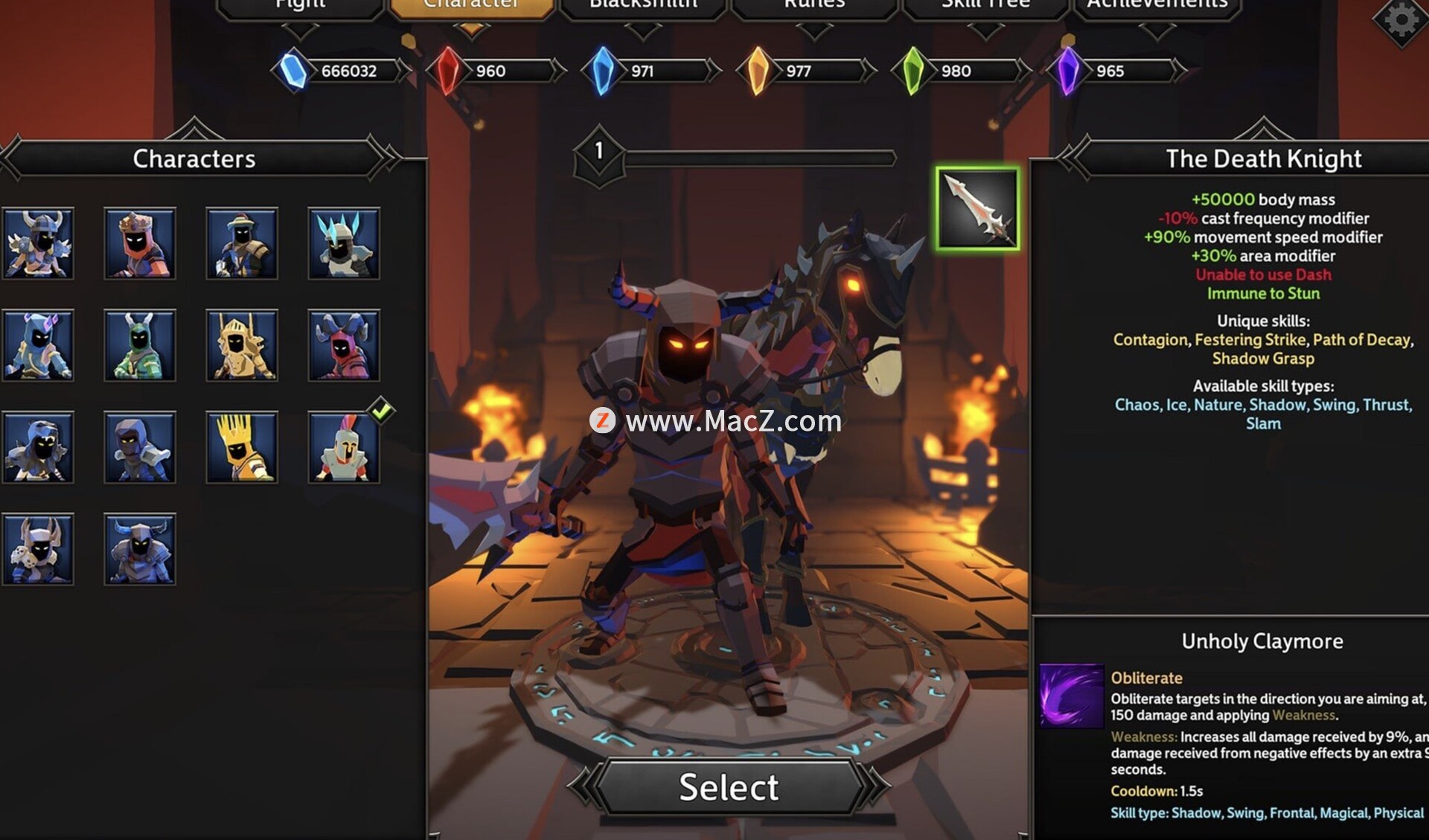The width and height of the screenshot is (1429, 840).
Task: Choose the golden armored knight portrait
Action: click(241, 346)
